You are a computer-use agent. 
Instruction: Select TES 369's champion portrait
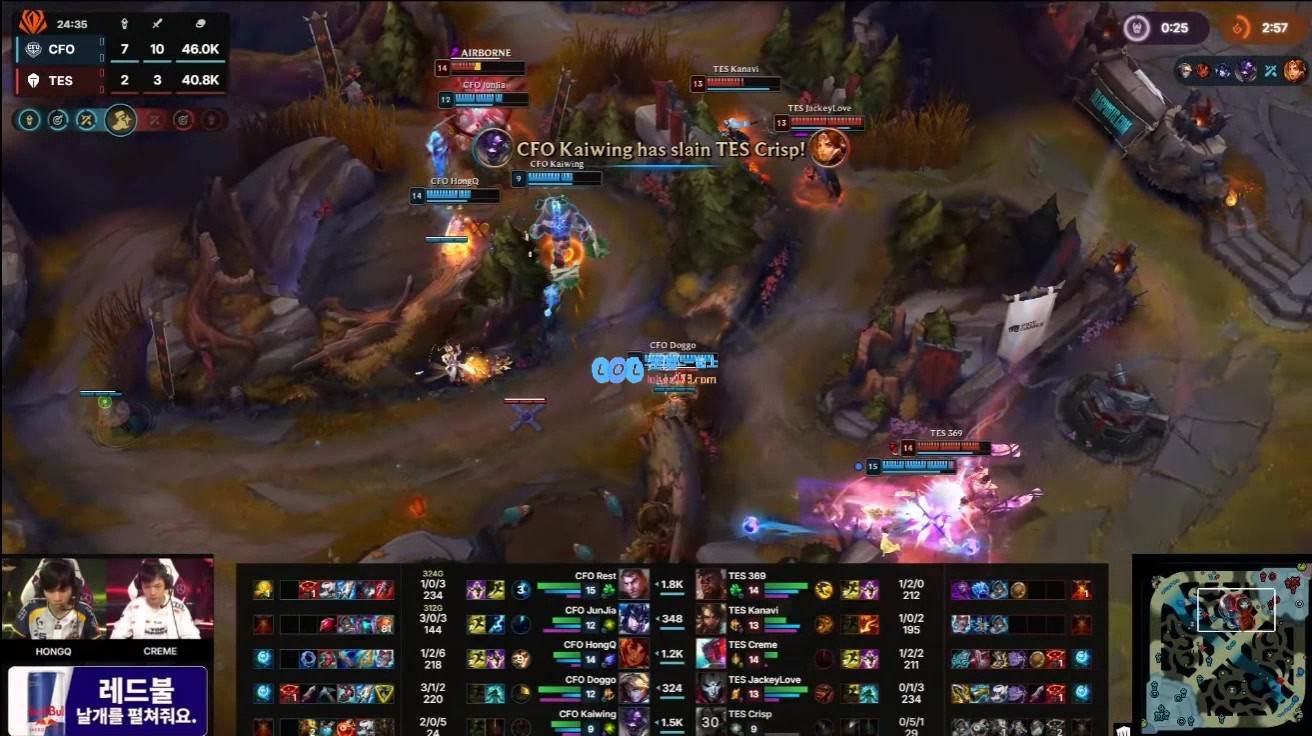(x=711, y=583)
